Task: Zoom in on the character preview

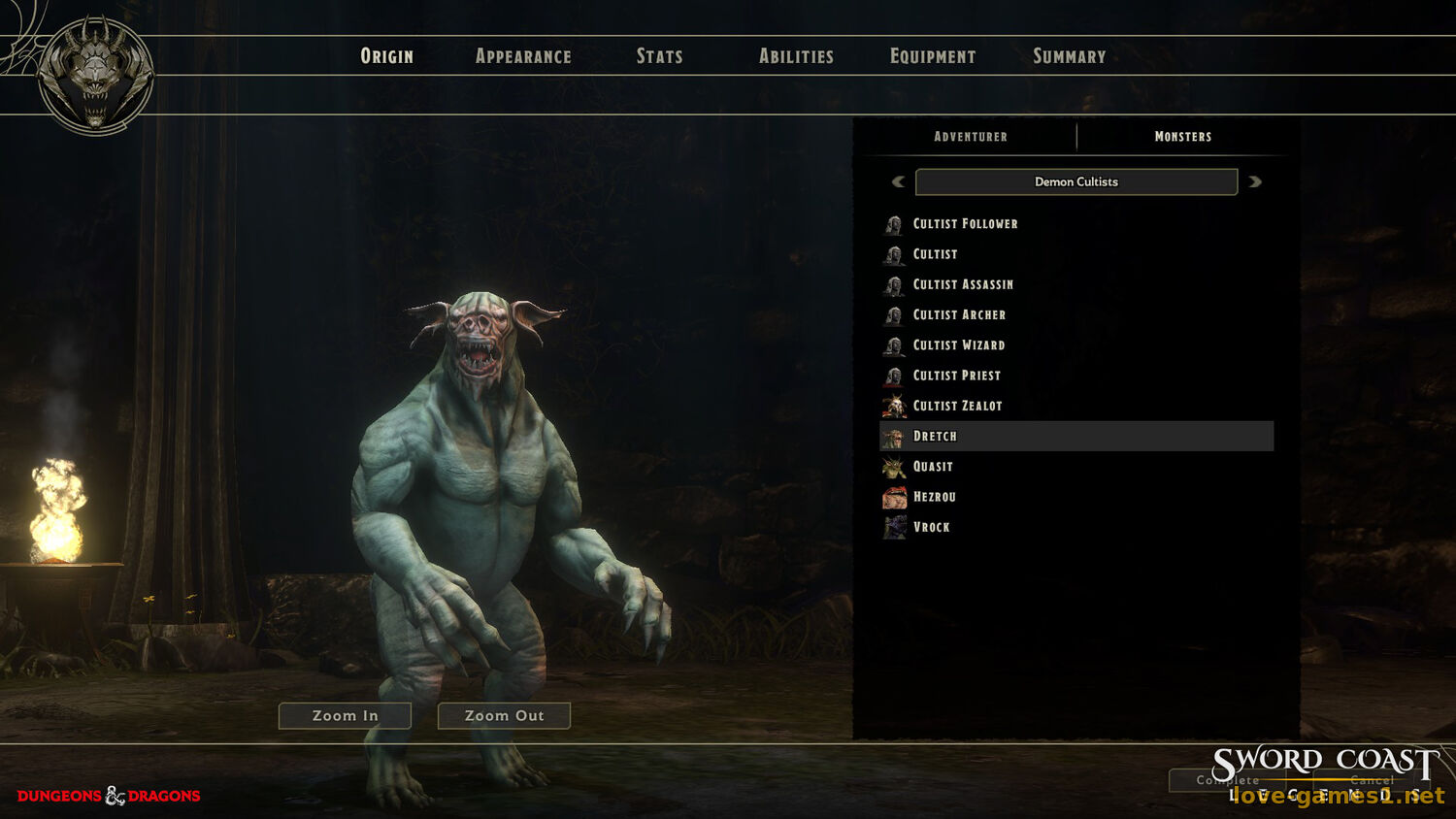Action: point(345,716)
